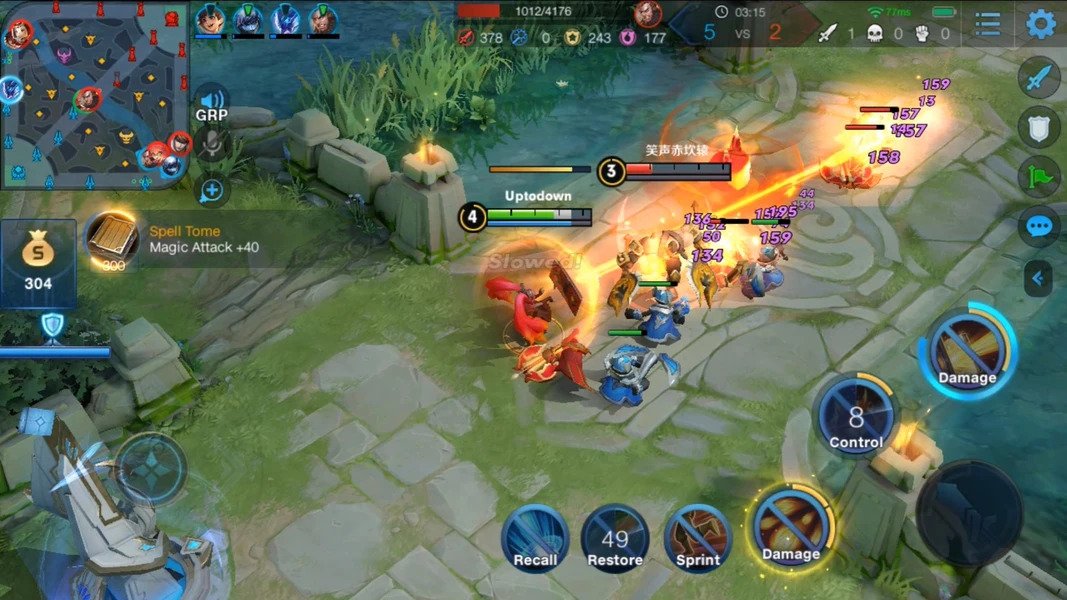Click the minimap
Image resolution: width=1067 pixels, height=600 pixels.
pyautogui.click(x=95, y=95)
